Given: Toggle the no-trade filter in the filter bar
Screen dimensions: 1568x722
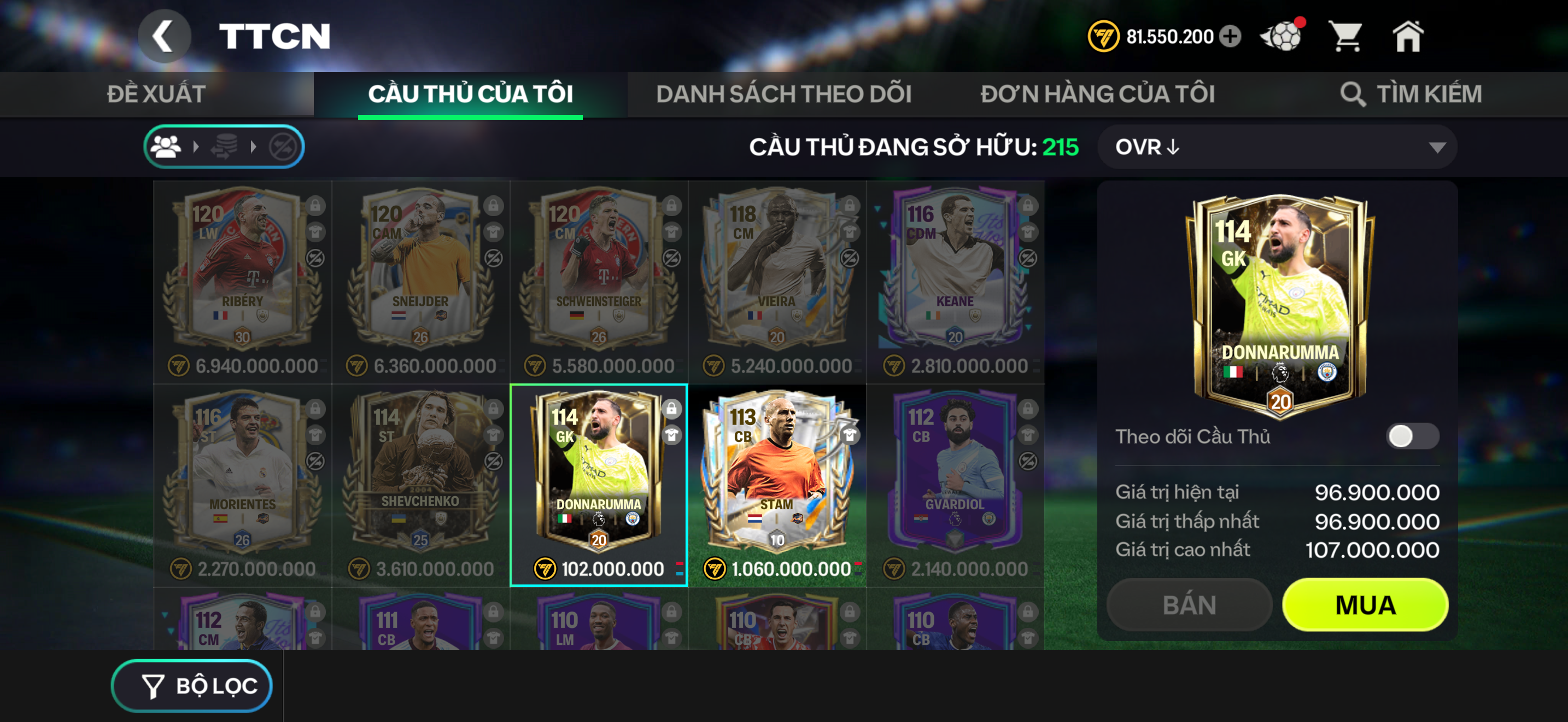Looking at the screenshot, I should [285, 146].
